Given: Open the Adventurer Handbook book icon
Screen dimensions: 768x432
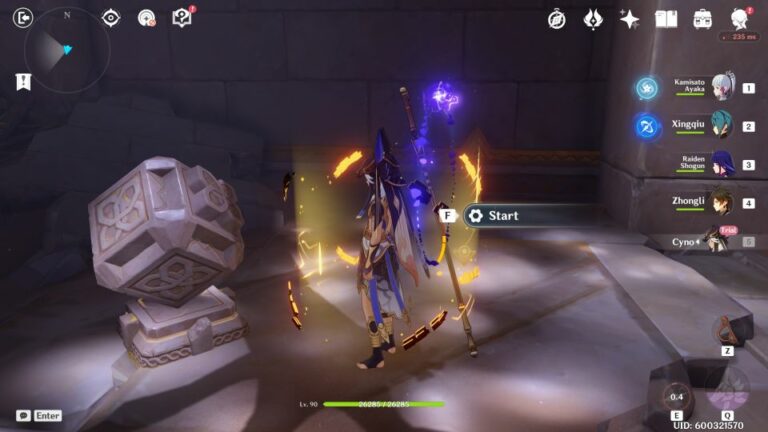Looking at the screenshot, I should tap(666, 19).
